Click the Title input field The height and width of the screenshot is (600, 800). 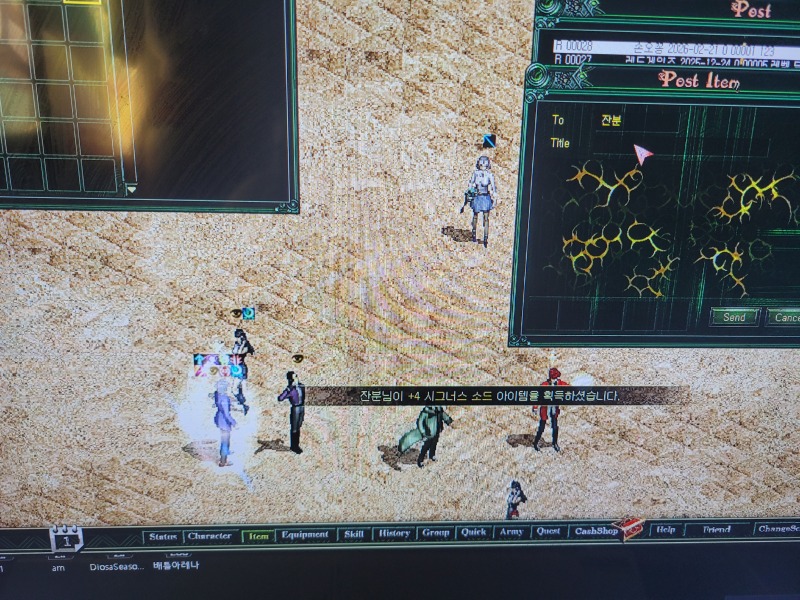[x=680, y=145]
